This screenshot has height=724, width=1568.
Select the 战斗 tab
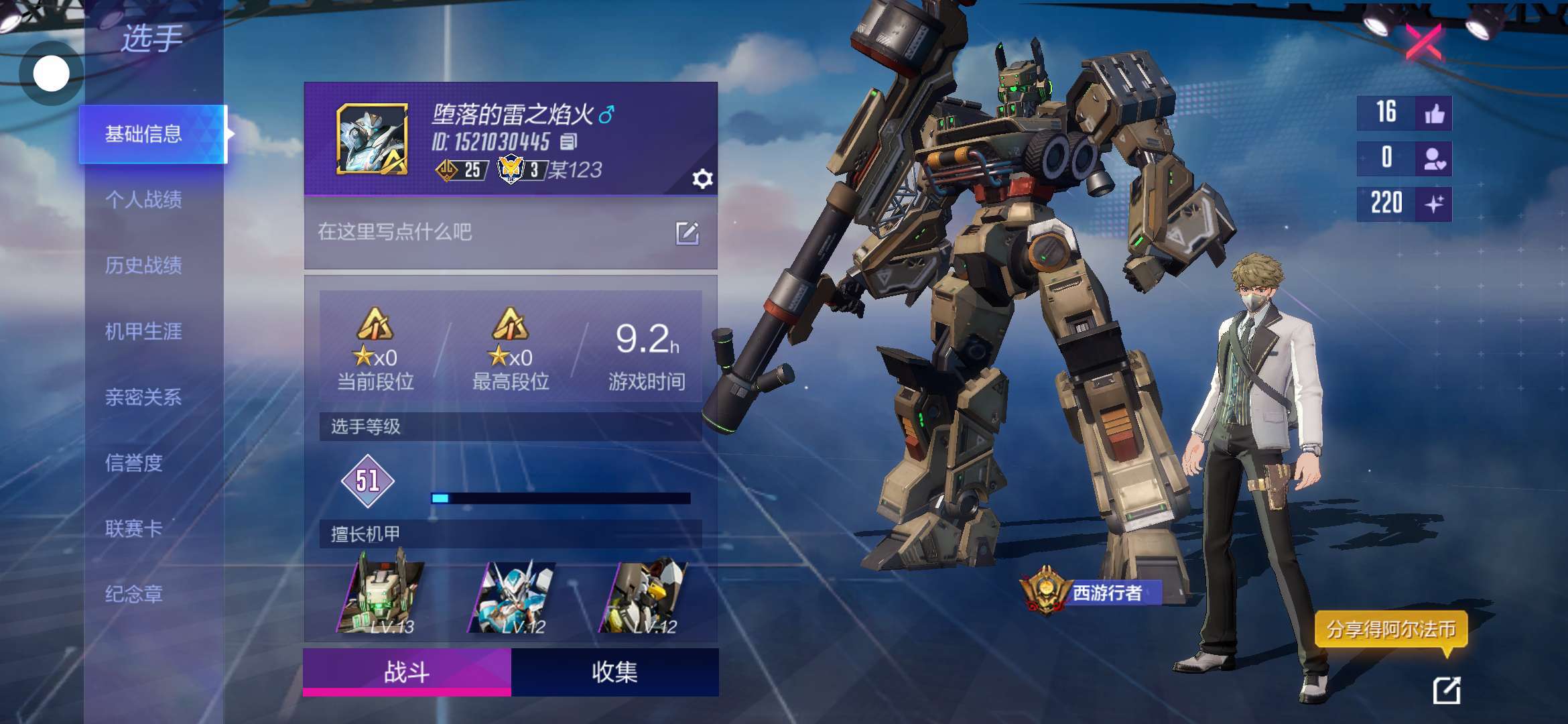click(407, 672)
